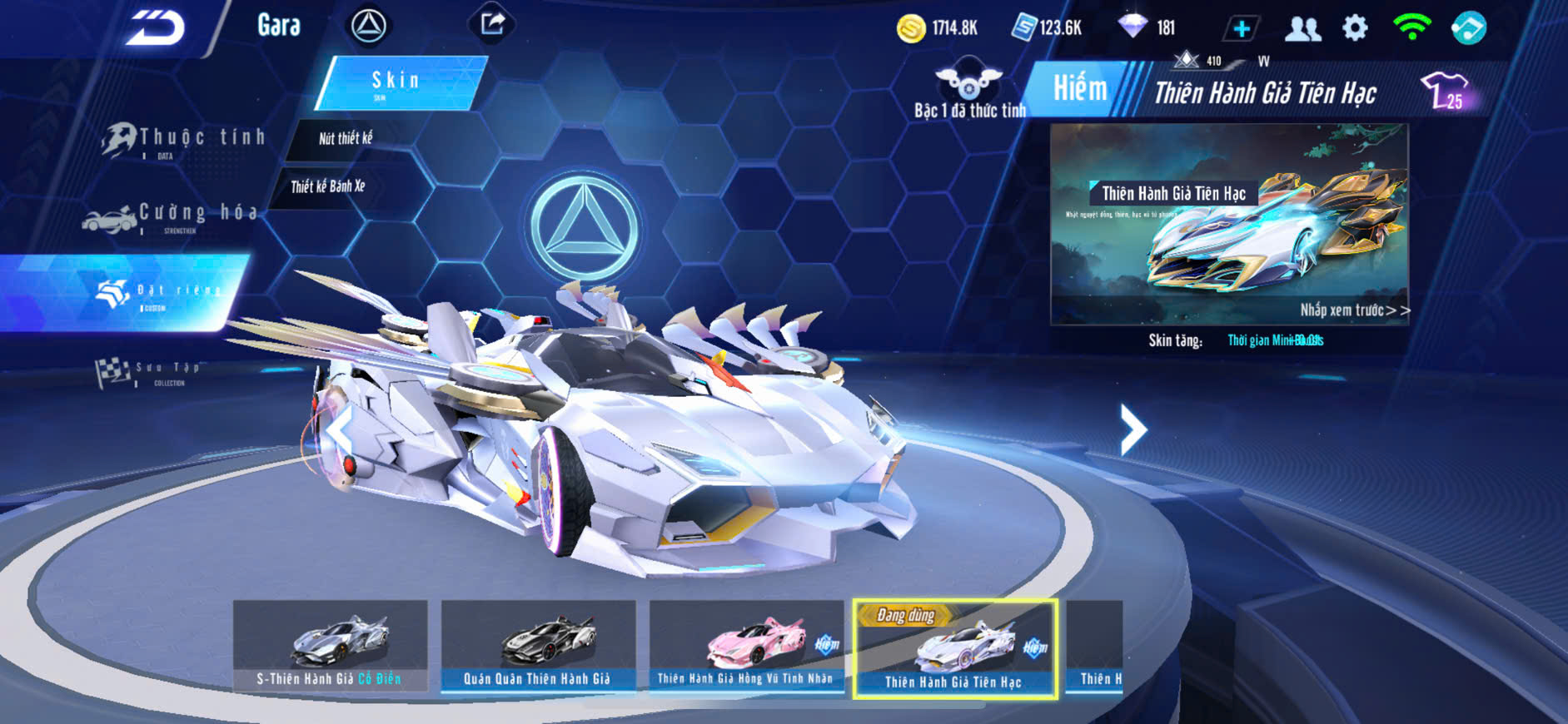The image size is (1568, 724).
Task: Open settings gear
Action: (1355, 28)
